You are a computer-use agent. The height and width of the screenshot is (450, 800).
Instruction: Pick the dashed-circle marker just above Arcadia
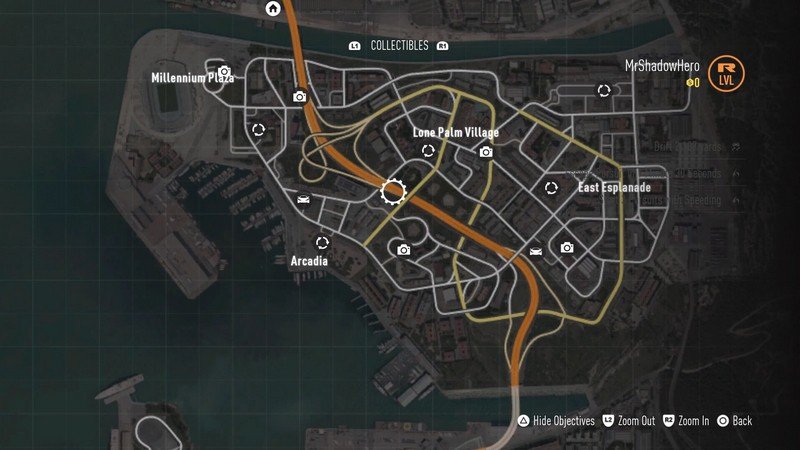pos(322,242)
